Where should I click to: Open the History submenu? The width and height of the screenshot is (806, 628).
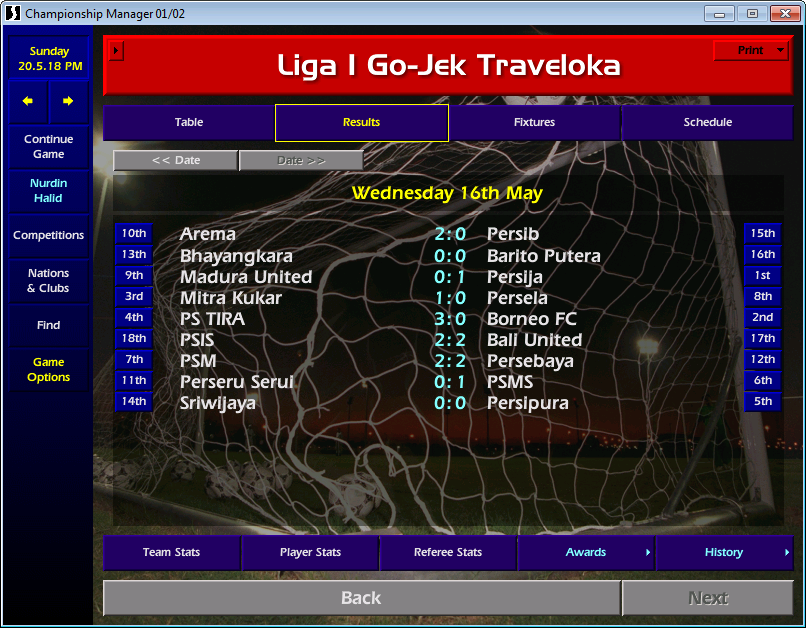tap(724, 552)
